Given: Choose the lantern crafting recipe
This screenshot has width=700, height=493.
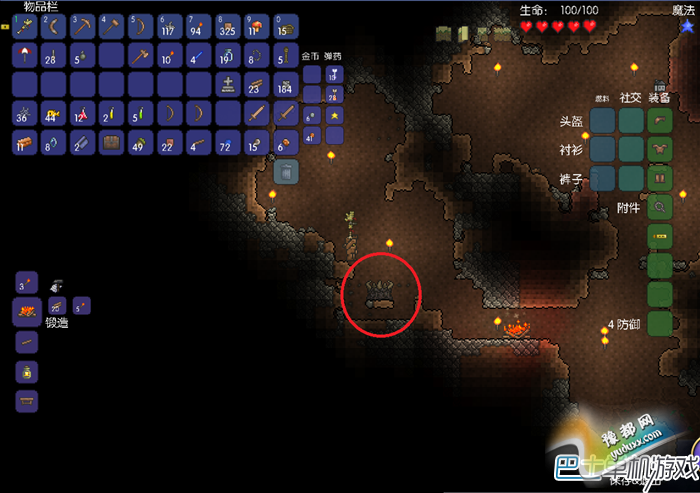Looking at the screenshot, I should click(x=27, y=372).
